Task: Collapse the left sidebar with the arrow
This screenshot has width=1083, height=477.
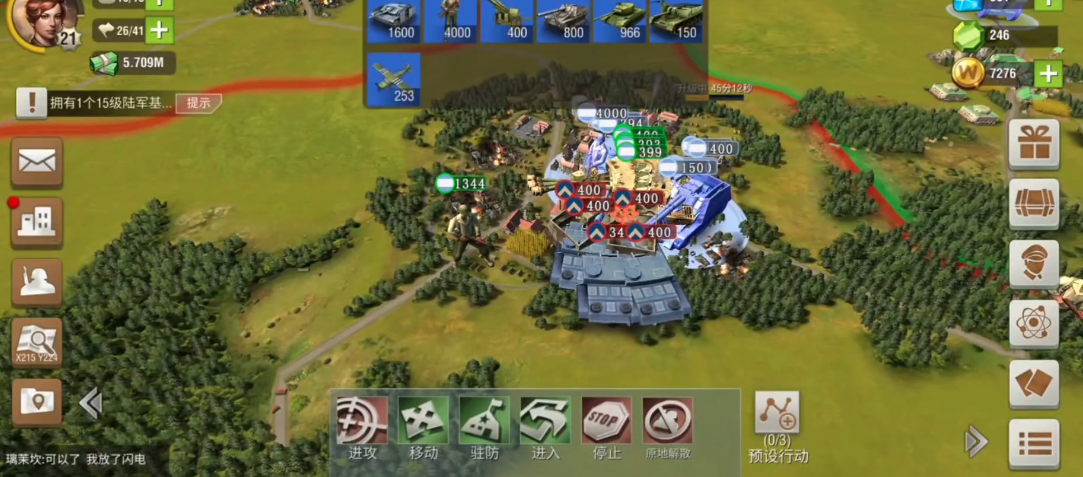Action: point(91,403)
